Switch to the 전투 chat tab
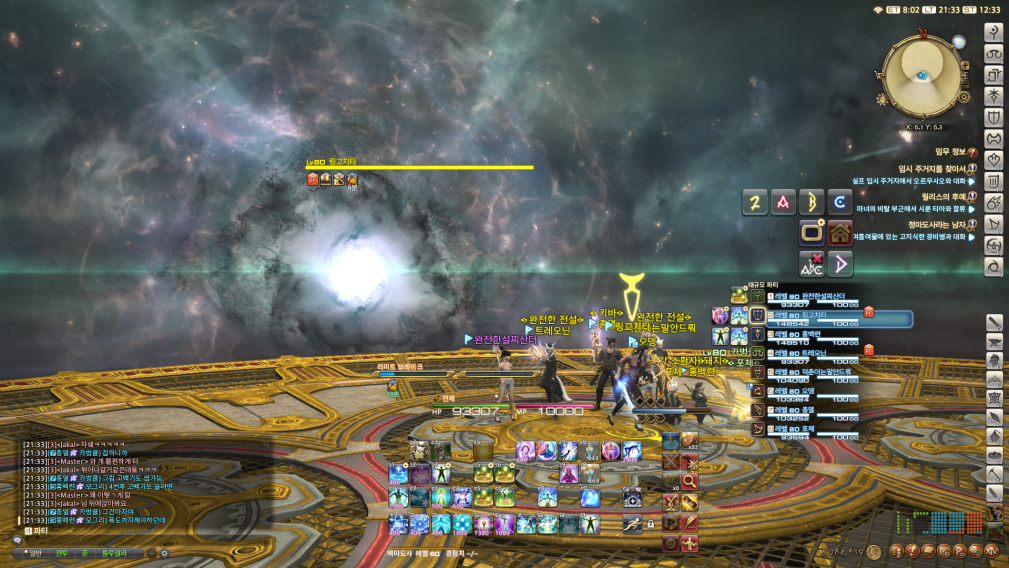 [62, 552]
